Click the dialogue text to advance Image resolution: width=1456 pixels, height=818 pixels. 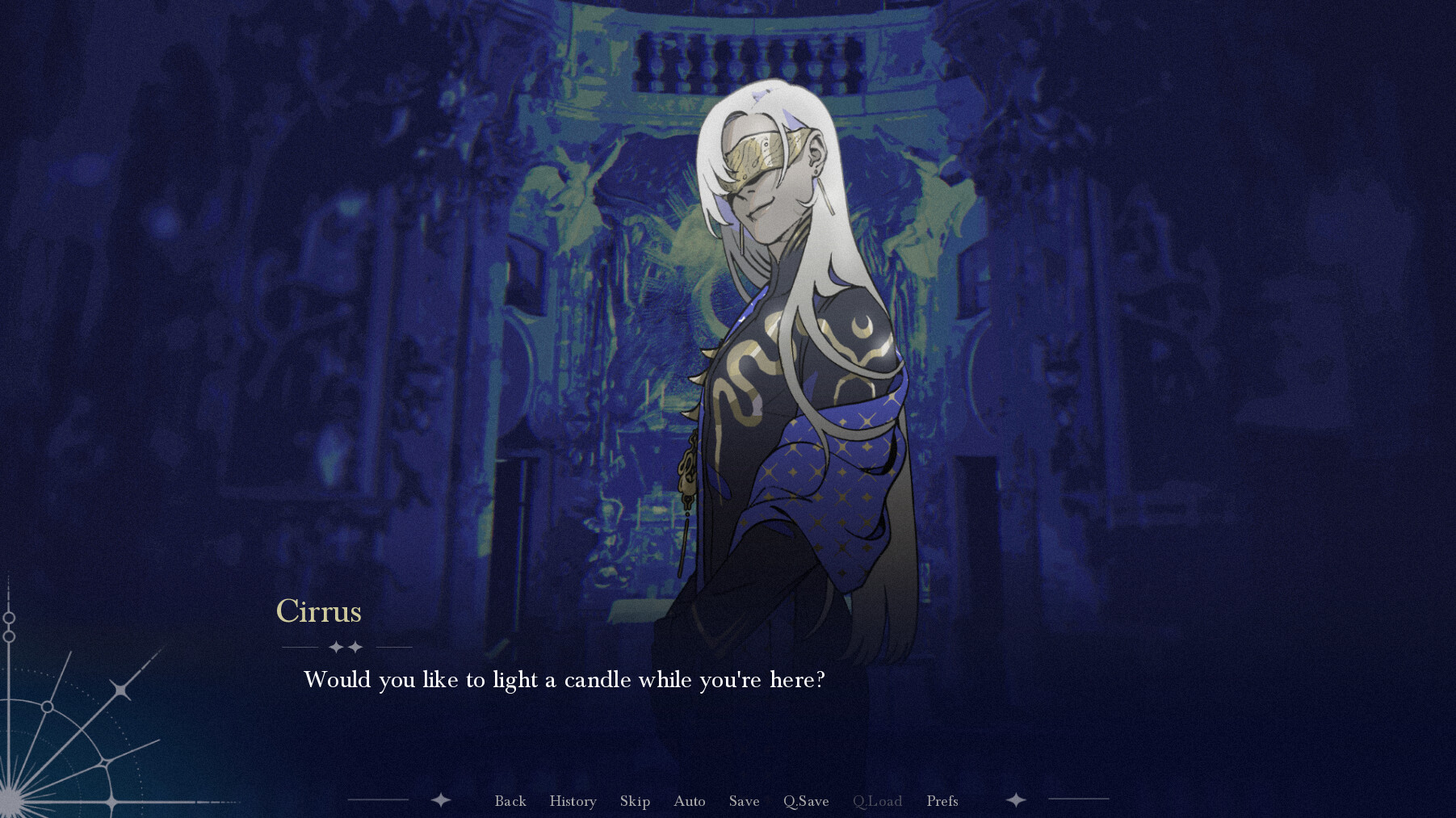564,680
